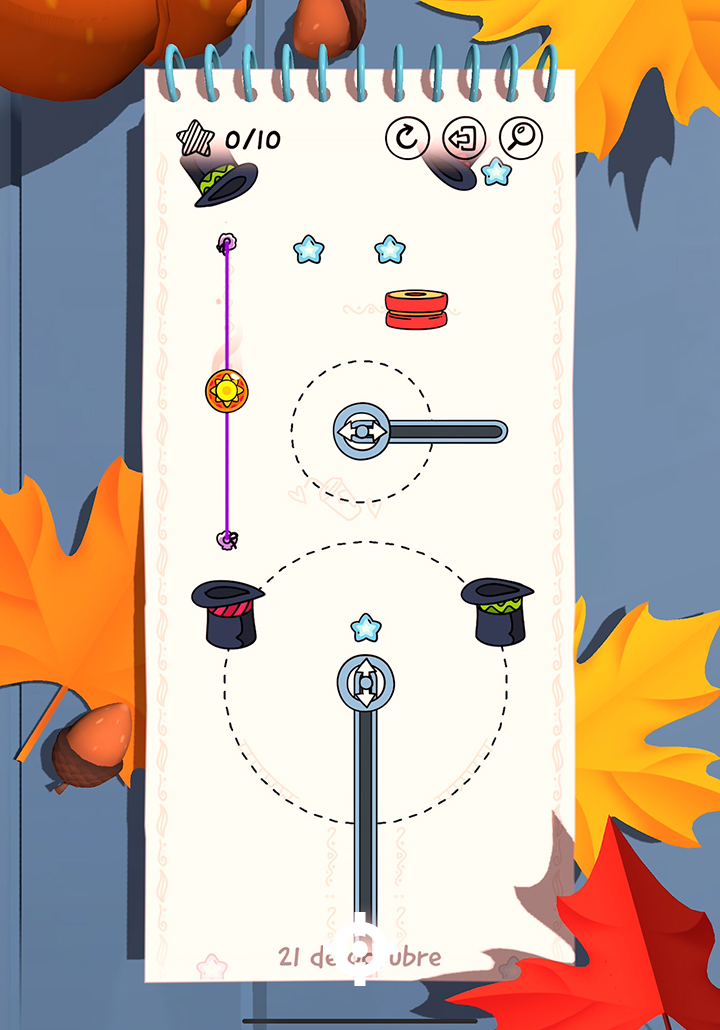This screenshot has width=720, height=1030.
Task: Restart the level with the circular arrow
Action: 407,138
